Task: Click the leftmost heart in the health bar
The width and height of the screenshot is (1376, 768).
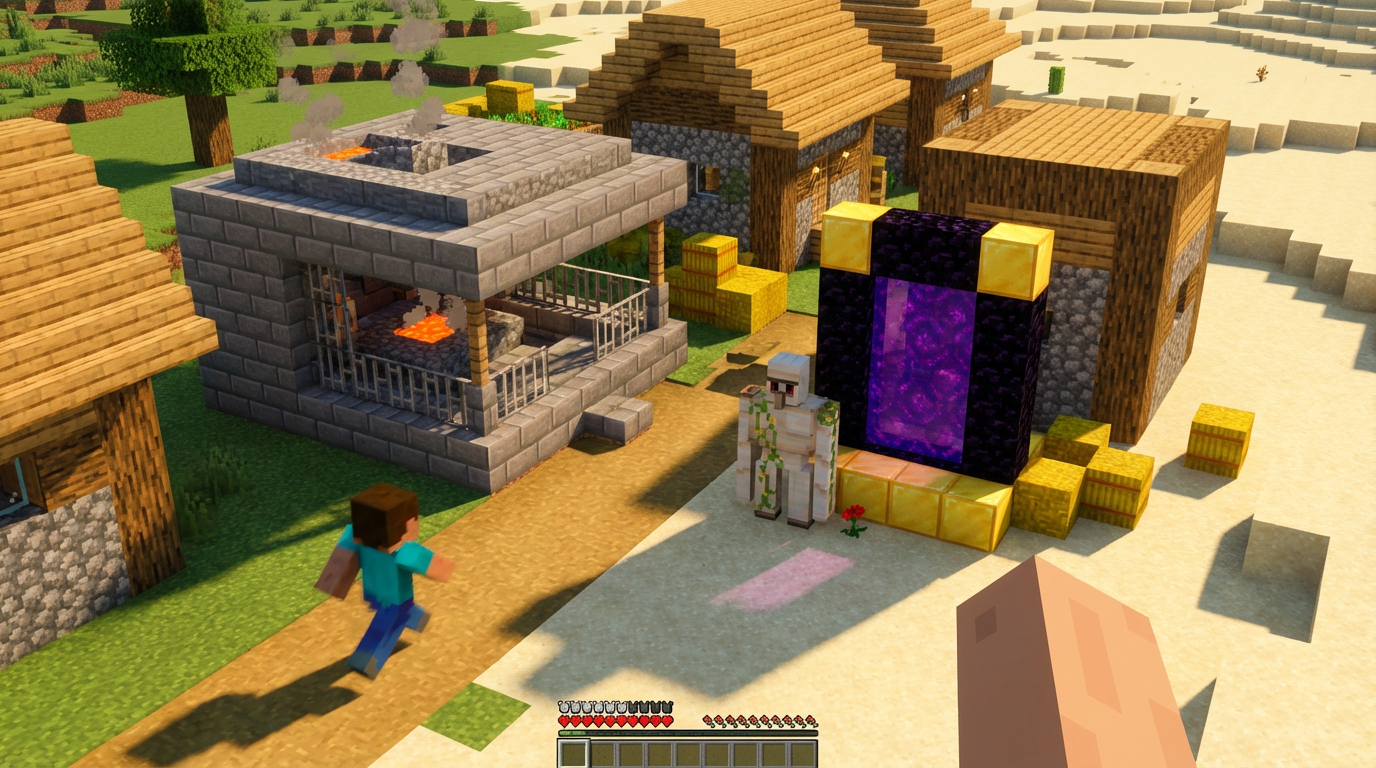Action: (x=563, y=721)
